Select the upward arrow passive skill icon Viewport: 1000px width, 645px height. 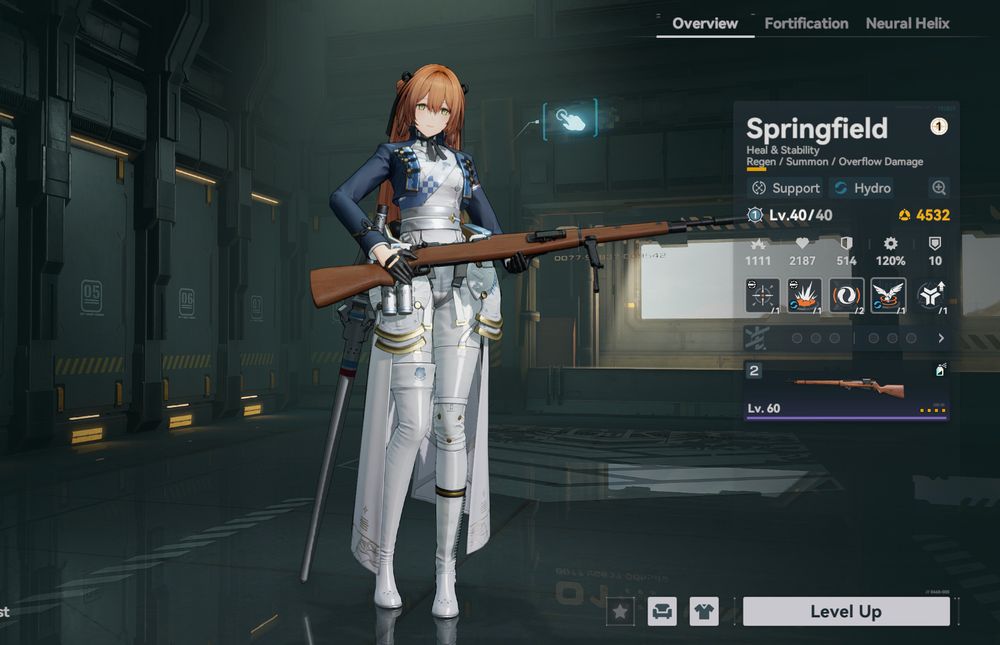pos(931,295)
